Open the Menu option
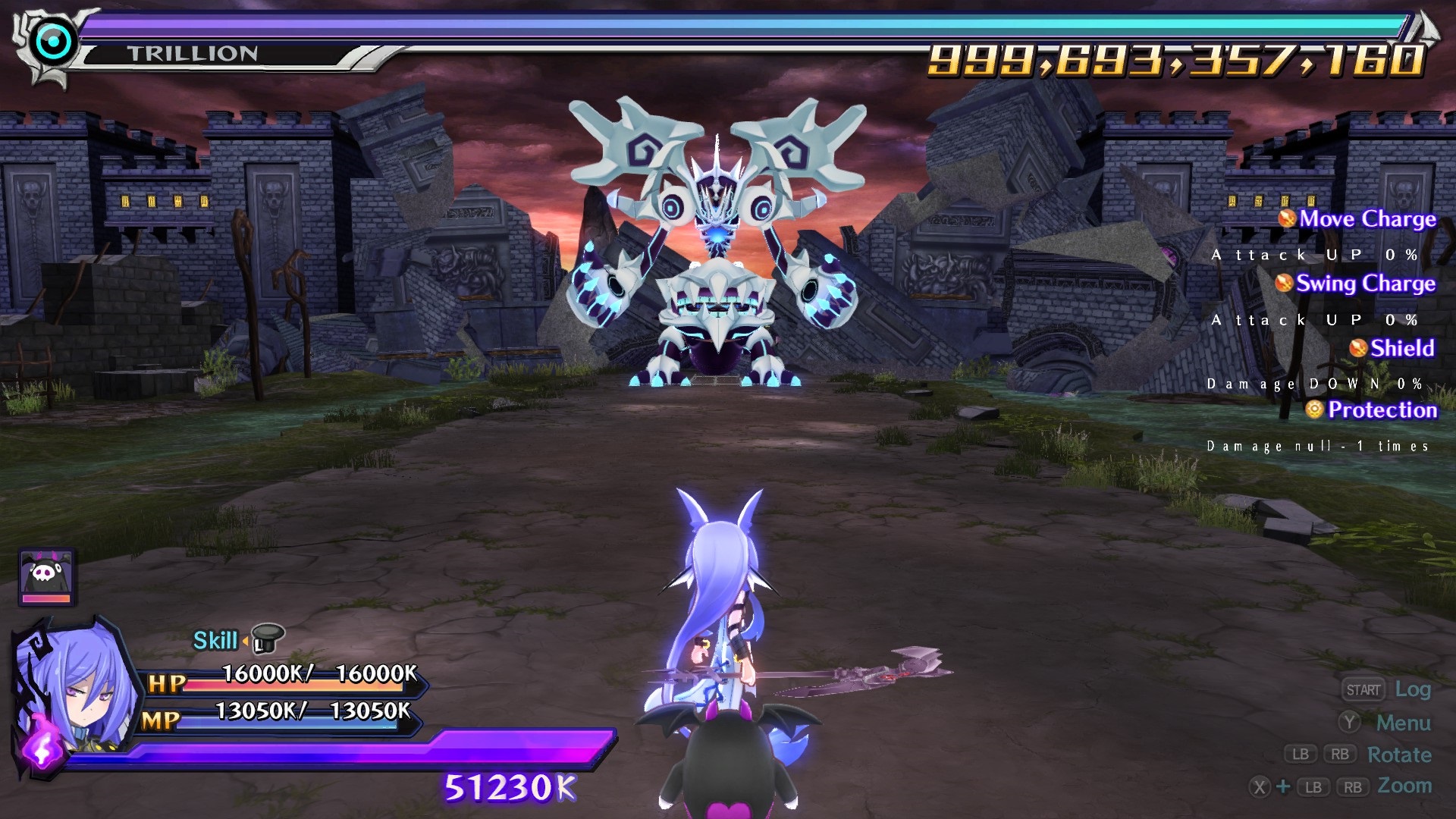Viewport: 1456px width, 819px height. [x=1403, y=723]
